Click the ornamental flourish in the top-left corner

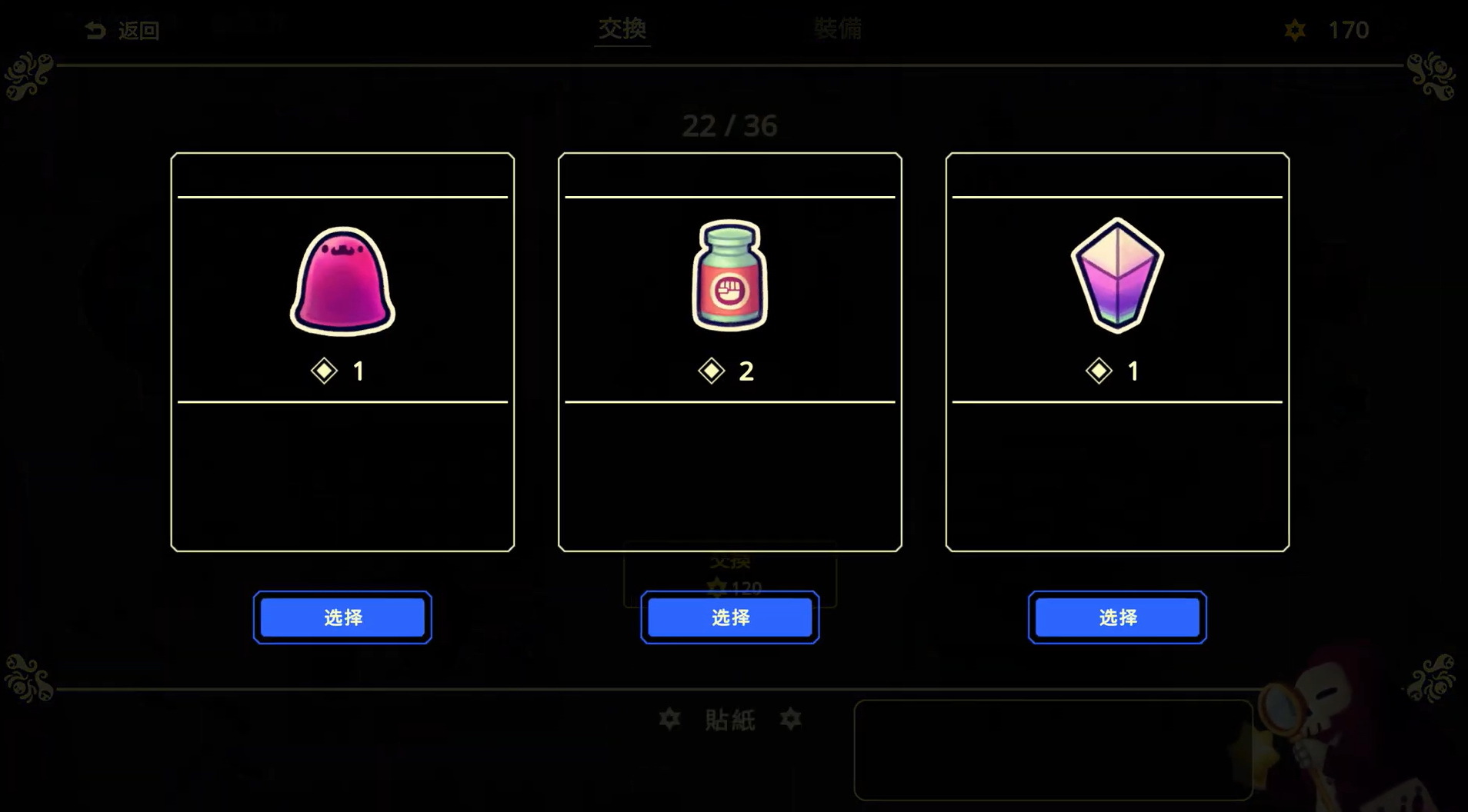pos(27,77)
